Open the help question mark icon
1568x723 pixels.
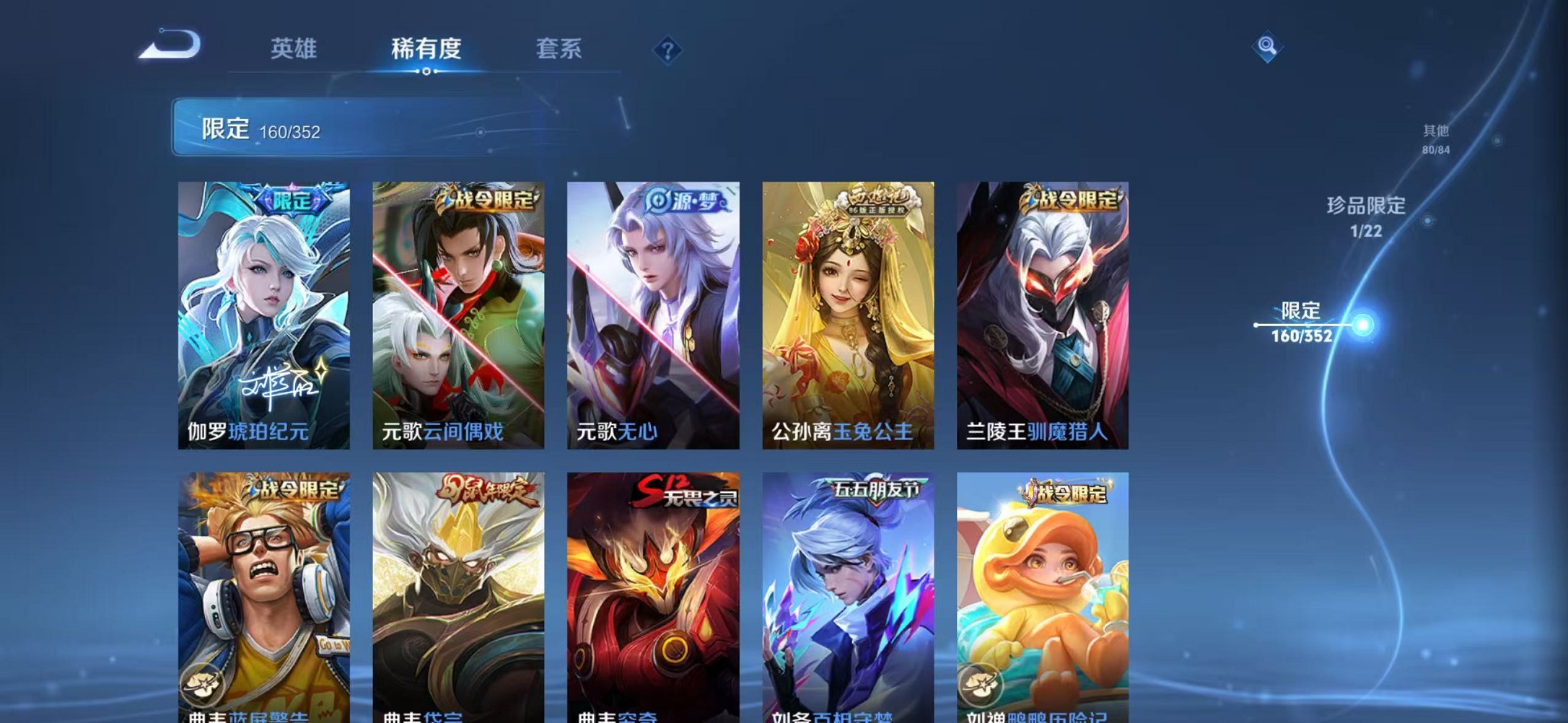(667, 50)
